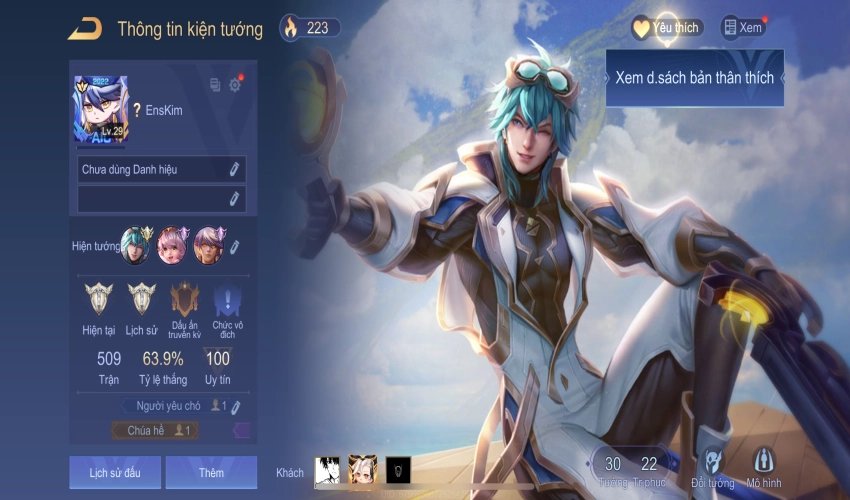This screenshot has width=850, height=500.
Task: Open the Yêu thích favorites button
Action: click(x=667, y=28)
